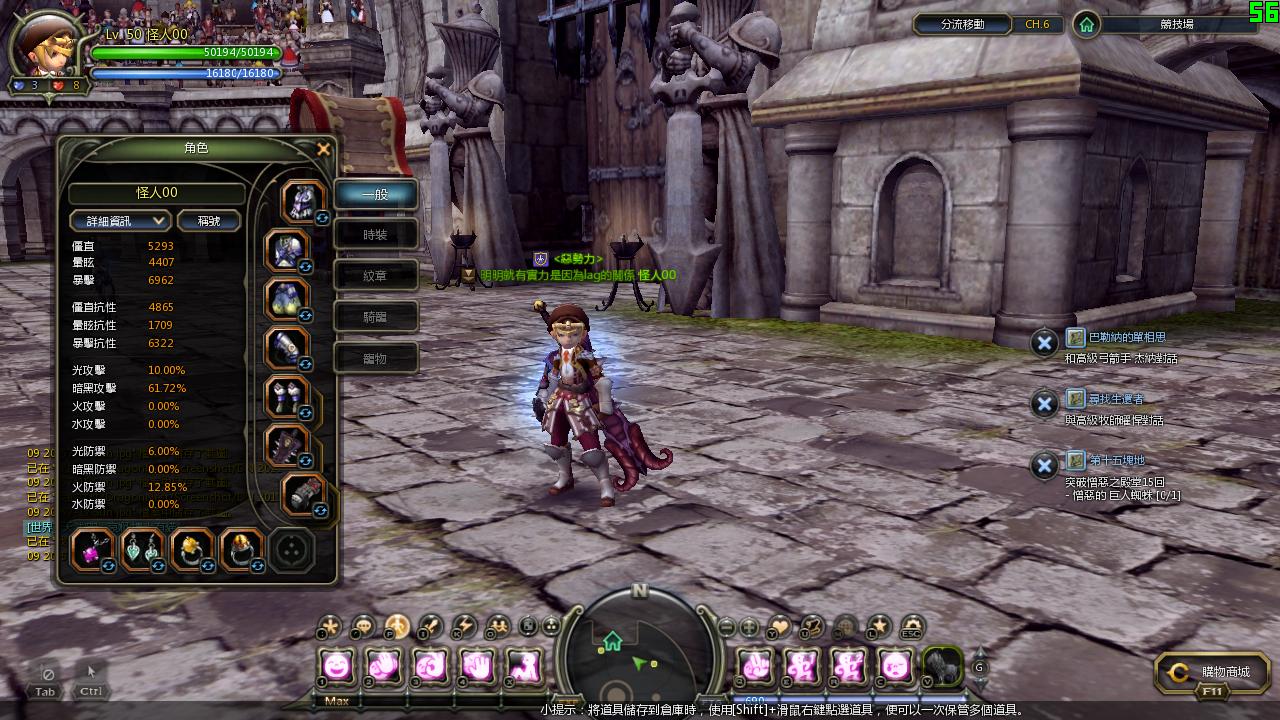1280x720 pixels.
Task: Use the dark mount hotbar slot
Action: pos(941,666)
